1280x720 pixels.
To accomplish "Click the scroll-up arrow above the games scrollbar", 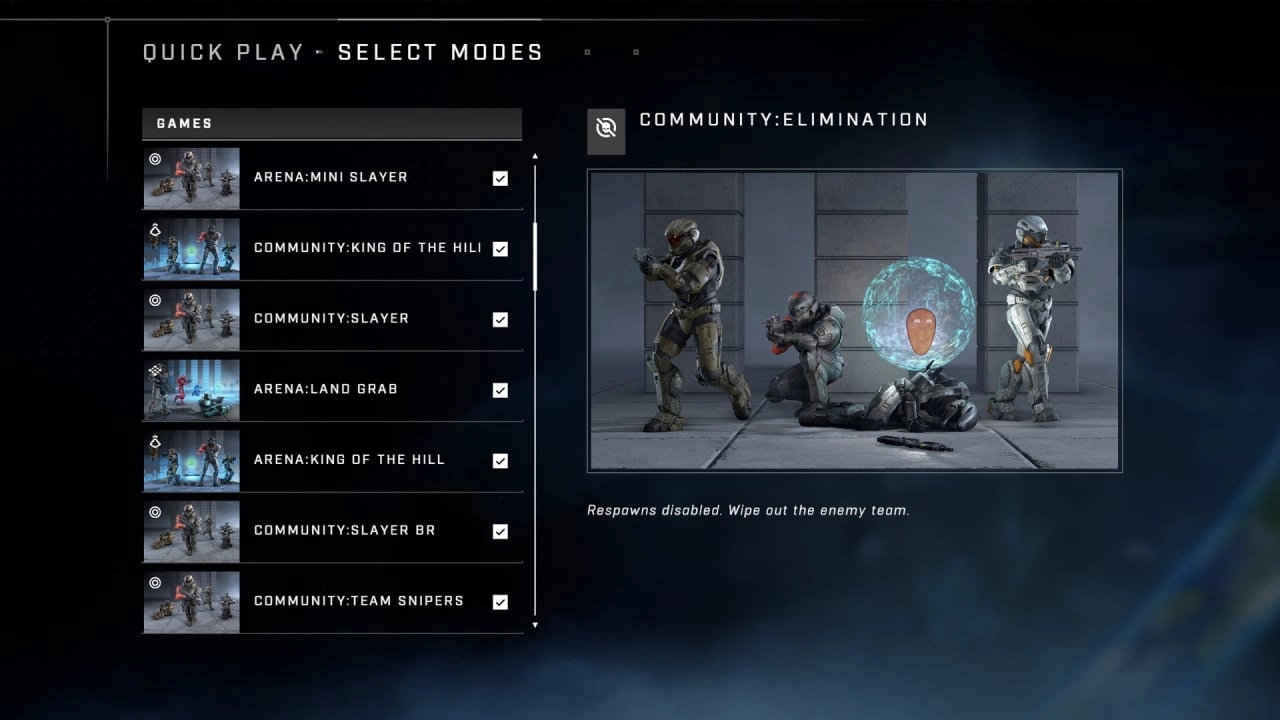I will tap(535, 156).
